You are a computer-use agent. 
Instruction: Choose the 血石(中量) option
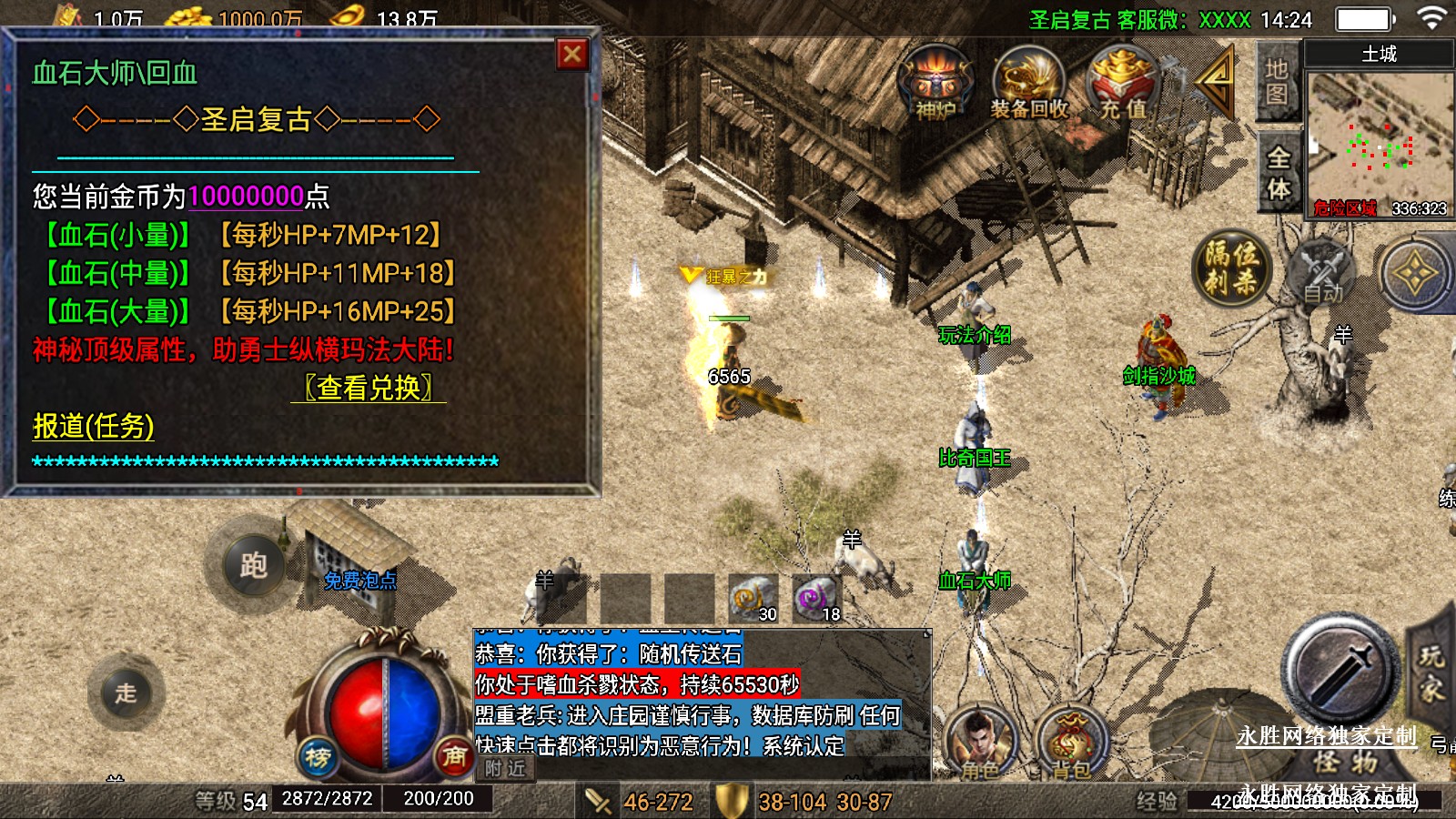click(x=117, y=273)
